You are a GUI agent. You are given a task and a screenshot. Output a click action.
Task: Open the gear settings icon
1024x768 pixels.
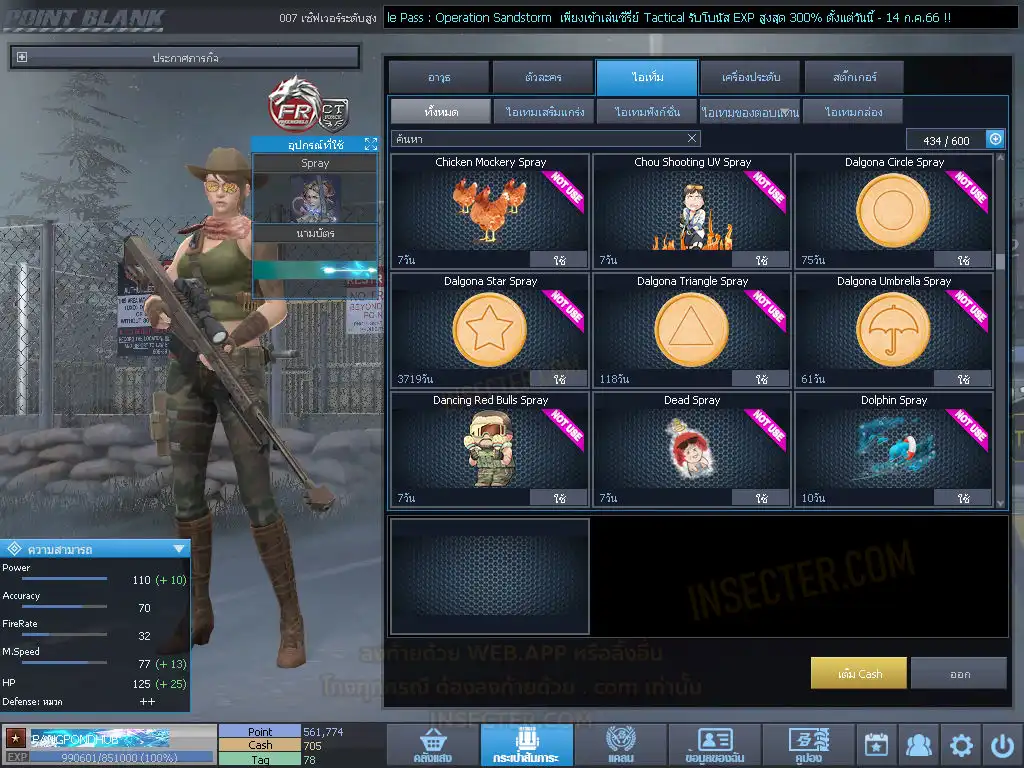961,745
